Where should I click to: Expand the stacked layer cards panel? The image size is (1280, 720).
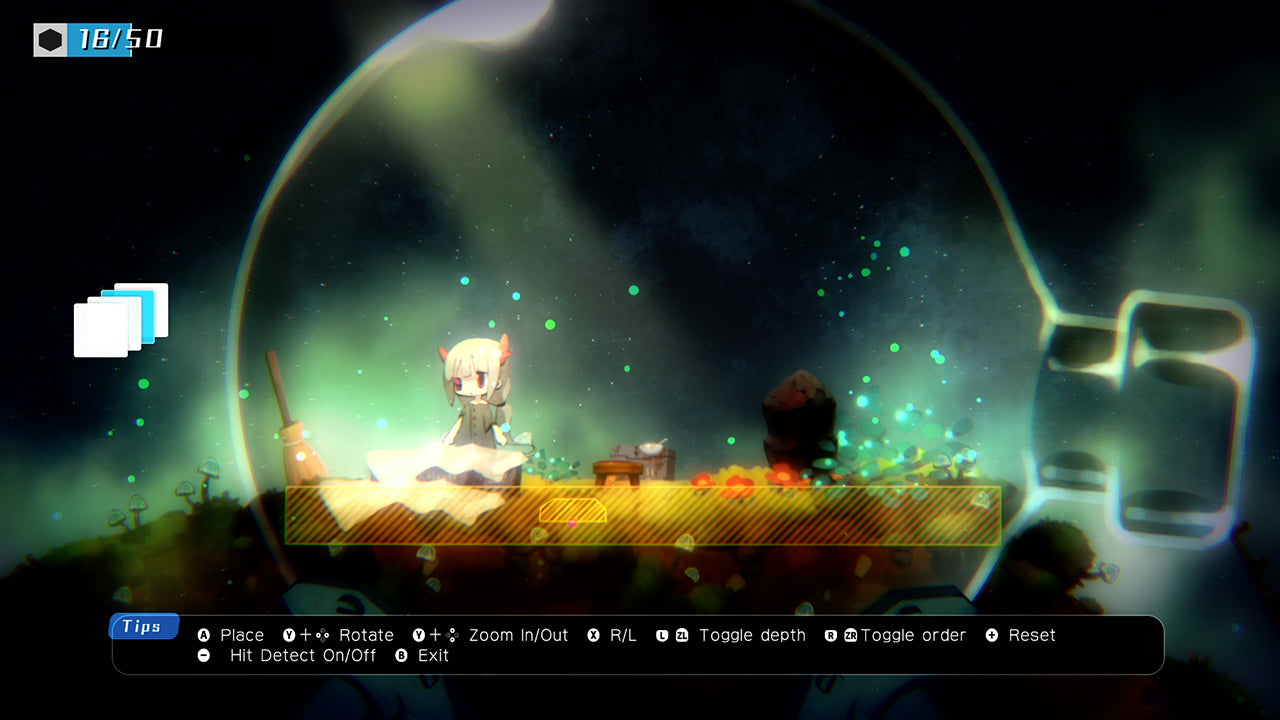120,320
